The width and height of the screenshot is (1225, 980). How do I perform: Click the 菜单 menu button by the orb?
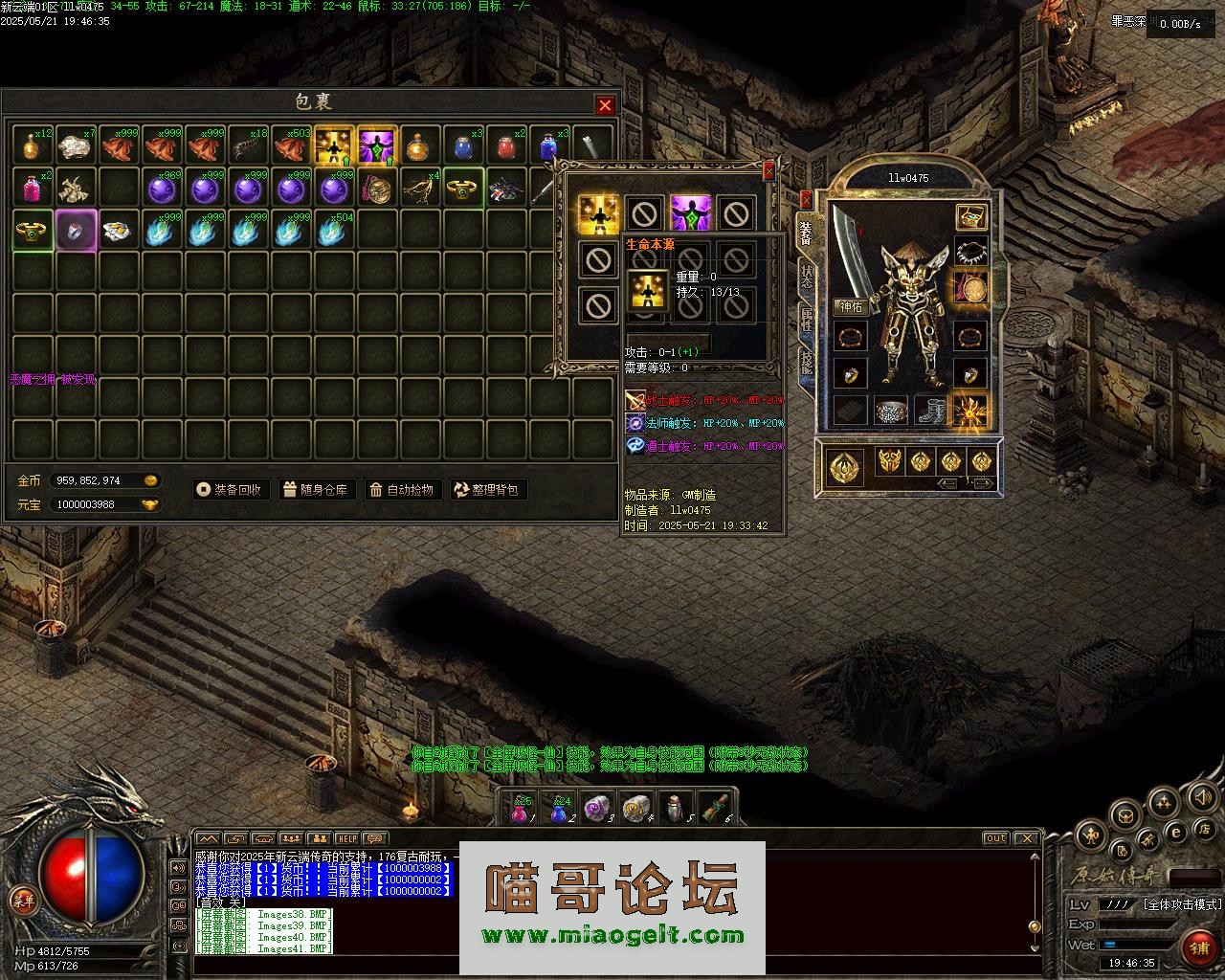tap(23, 900)
